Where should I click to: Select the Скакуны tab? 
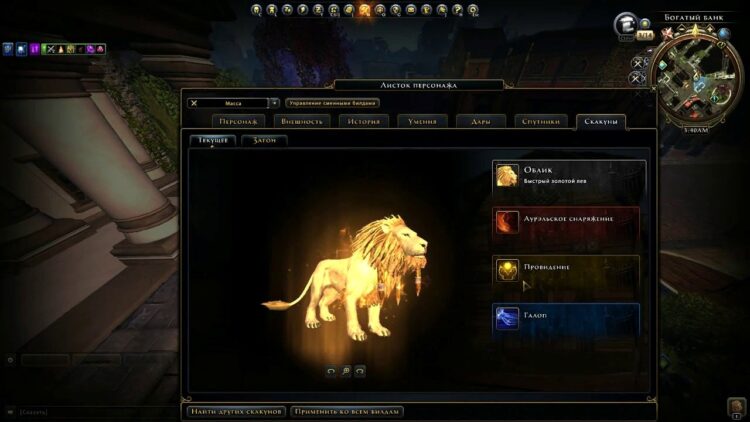(x=602, y=121)
